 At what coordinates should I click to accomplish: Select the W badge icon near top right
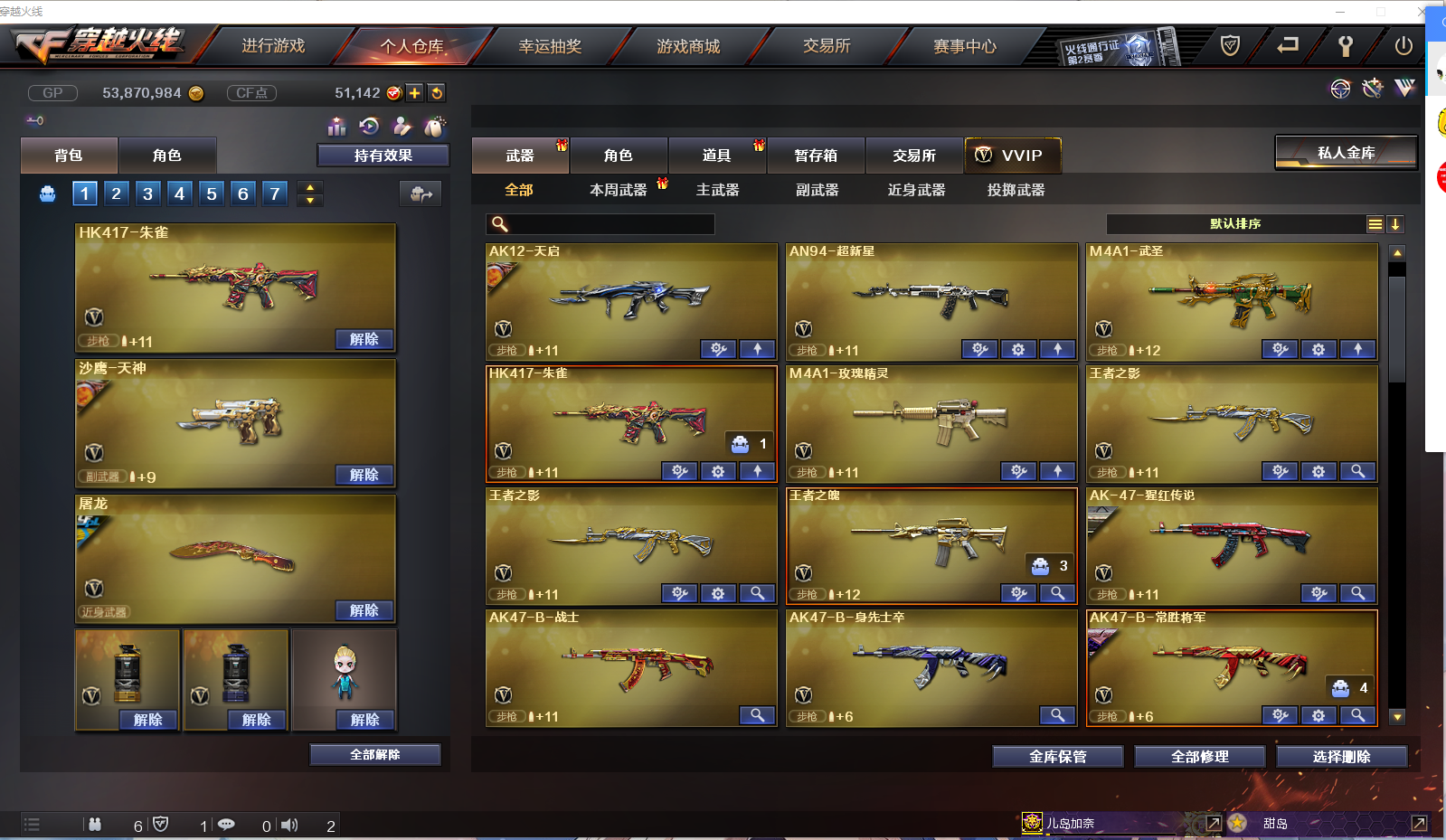pyautogui.click(x=1405, y=89)
